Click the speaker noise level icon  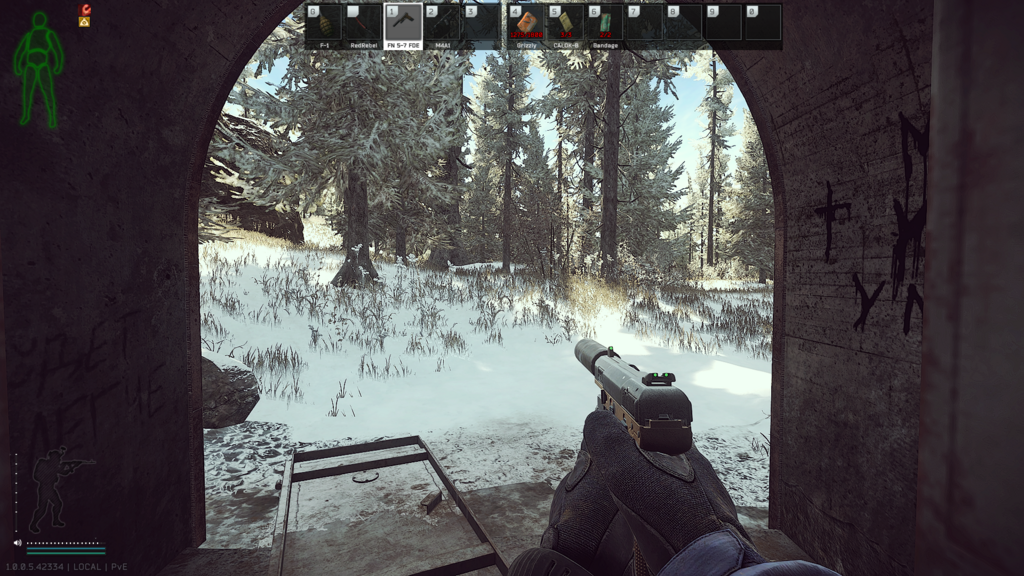pyautogui.click(x=18, y=543)
